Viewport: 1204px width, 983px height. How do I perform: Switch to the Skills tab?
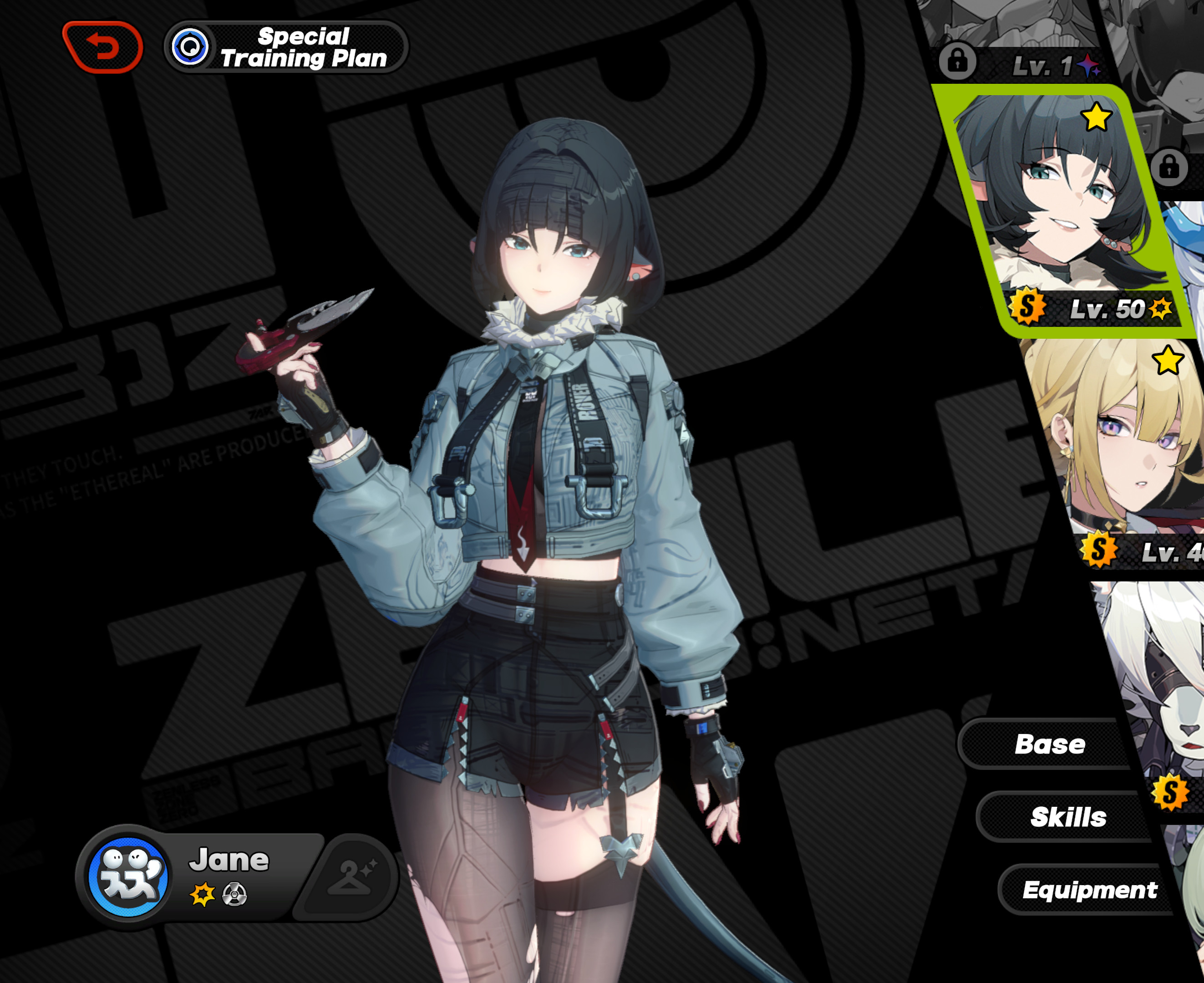pos(1069,817)
